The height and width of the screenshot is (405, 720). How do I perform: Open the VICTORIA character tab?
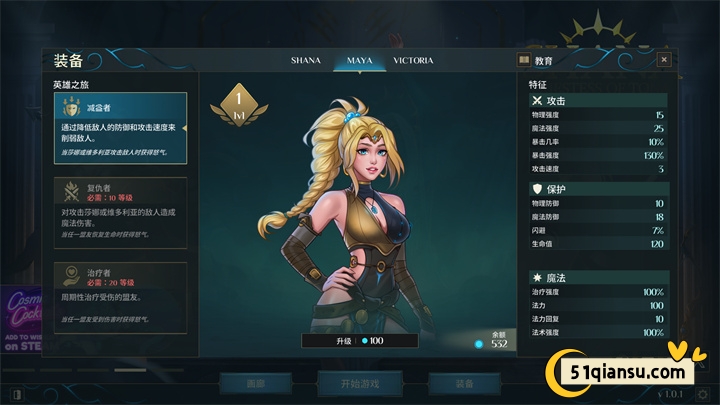[x=413, y=60]
